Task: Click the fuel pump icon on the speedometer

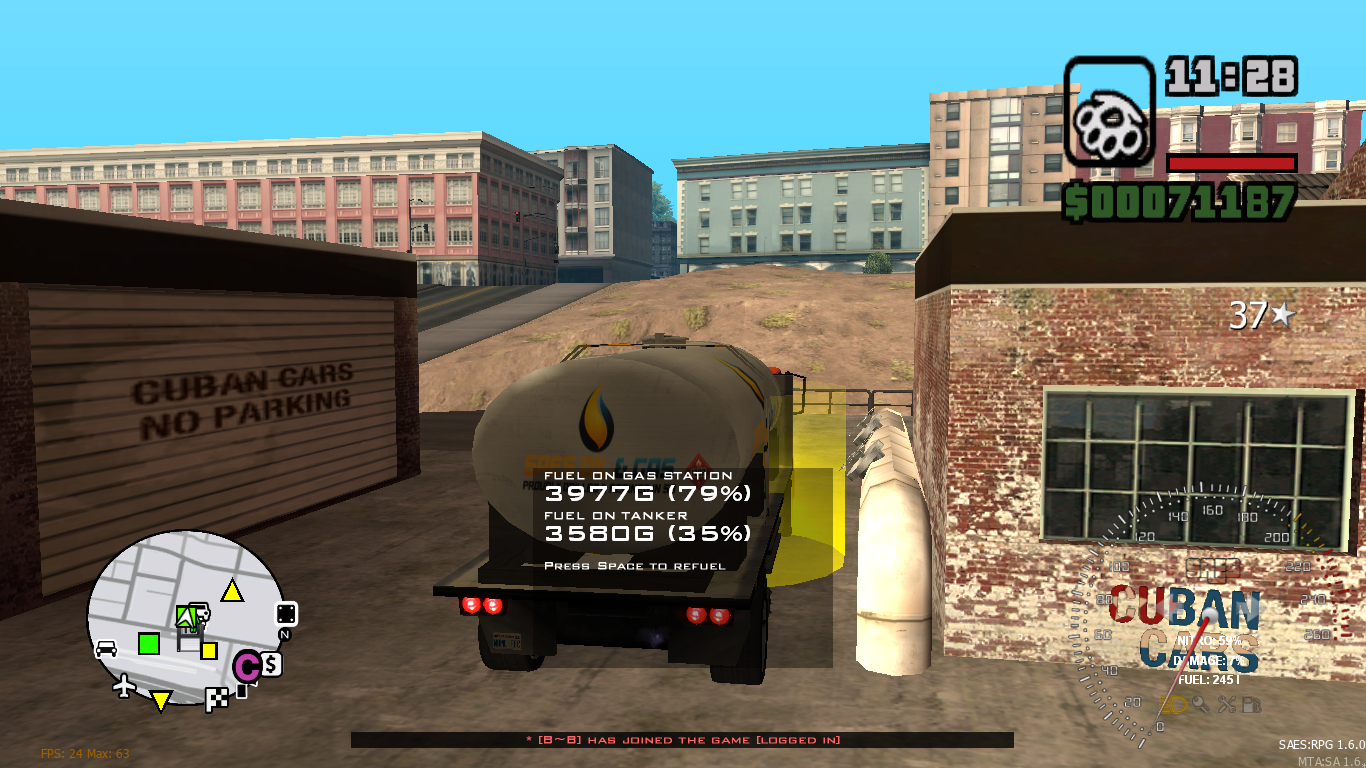Action: 1252,705
